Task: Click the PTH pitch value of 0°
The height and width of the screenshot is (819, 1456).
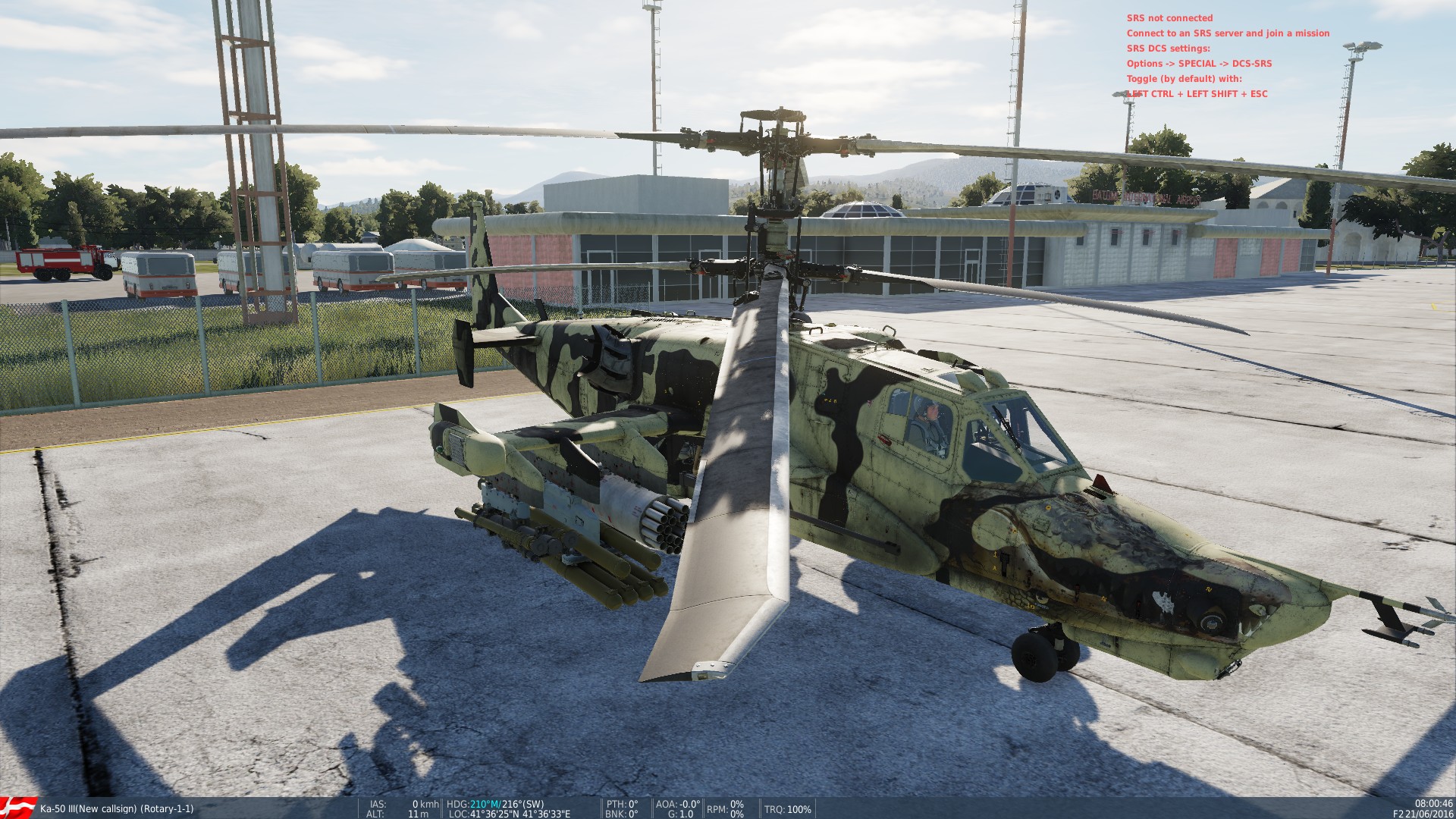Action: pyautogui.click(x=622, y=803)
